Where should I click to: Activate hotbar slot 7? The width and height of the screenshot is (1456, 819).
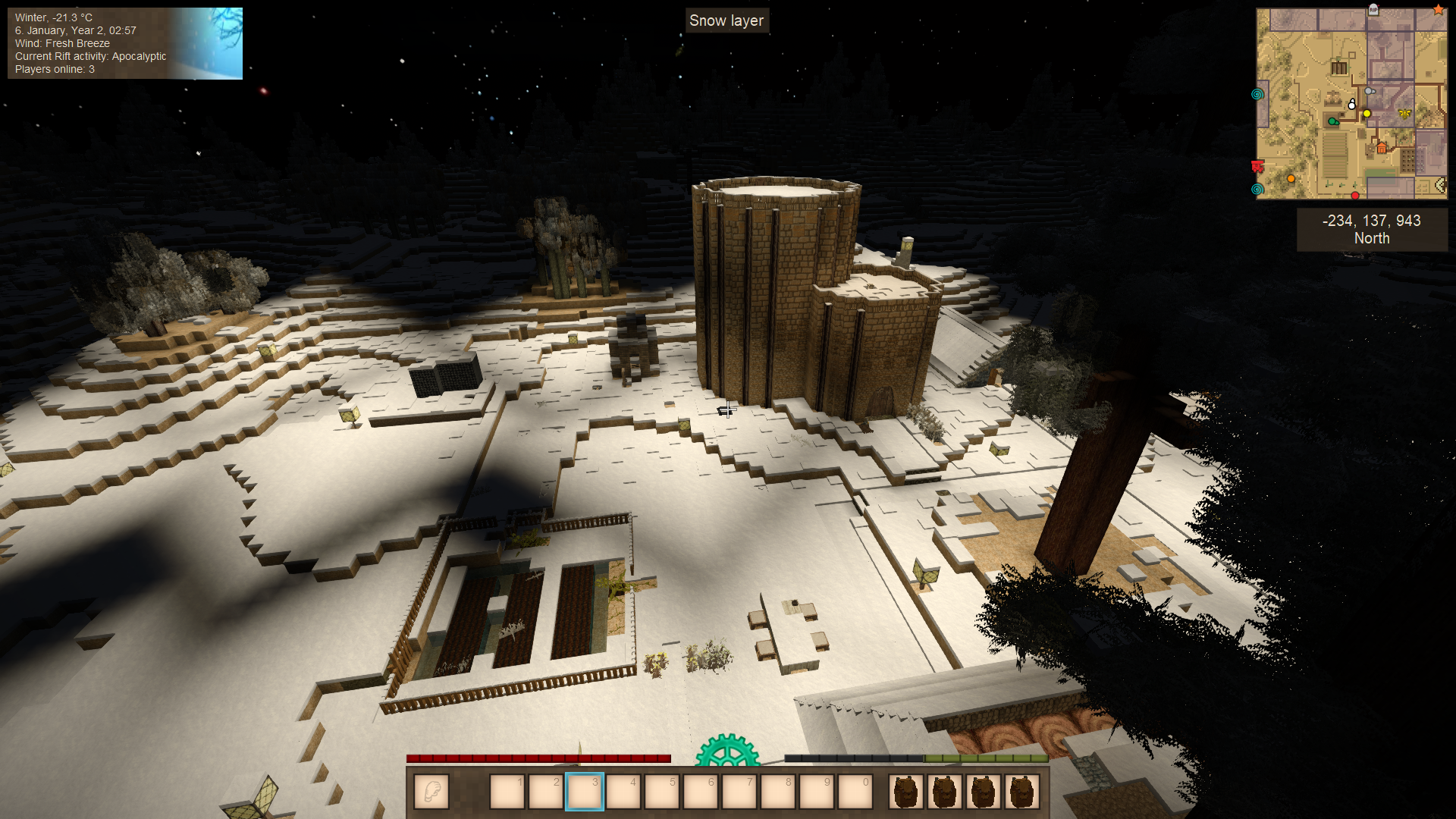point(739,792)
